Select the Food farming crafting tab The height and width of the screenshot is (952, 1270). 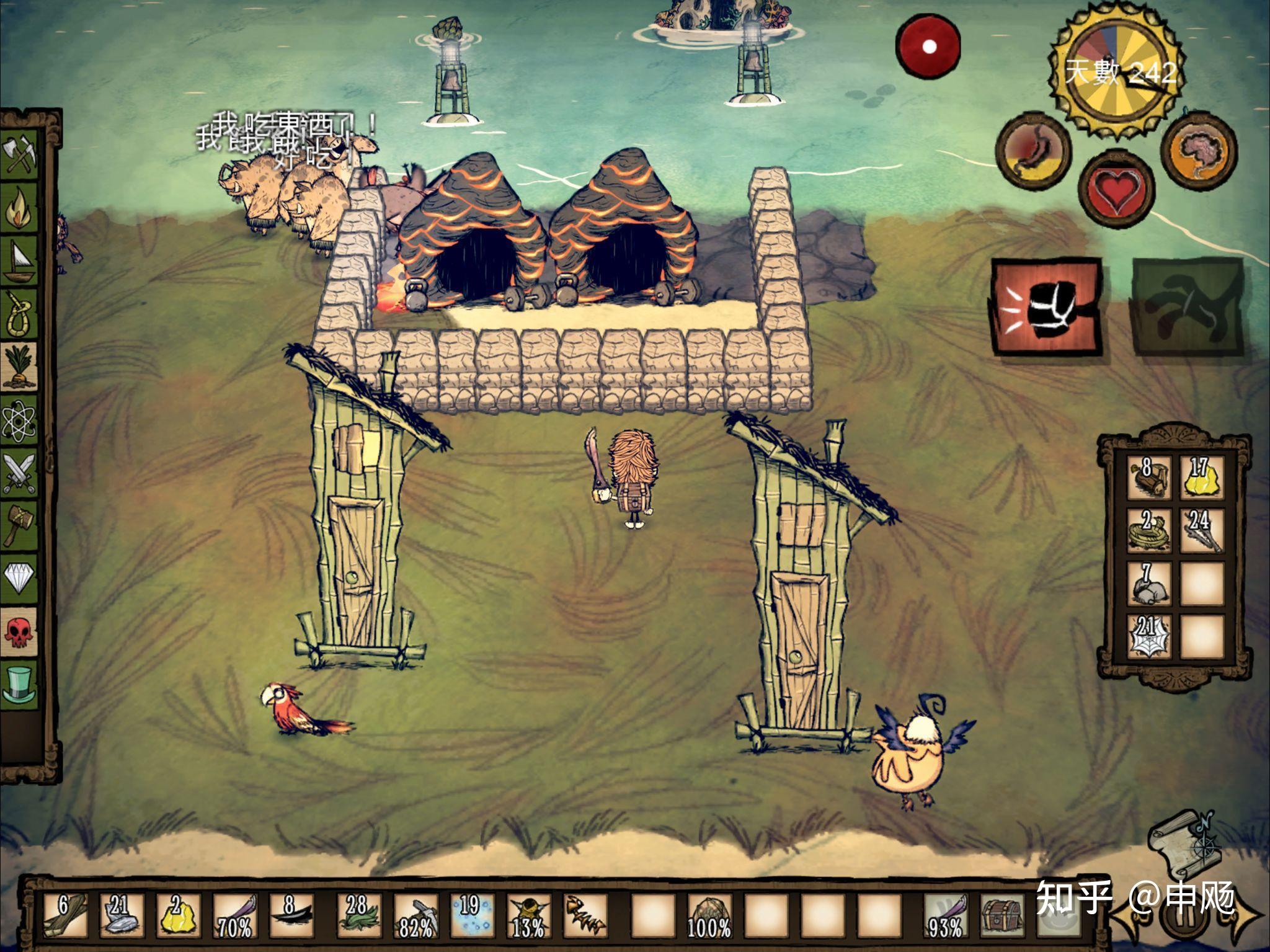20,367
